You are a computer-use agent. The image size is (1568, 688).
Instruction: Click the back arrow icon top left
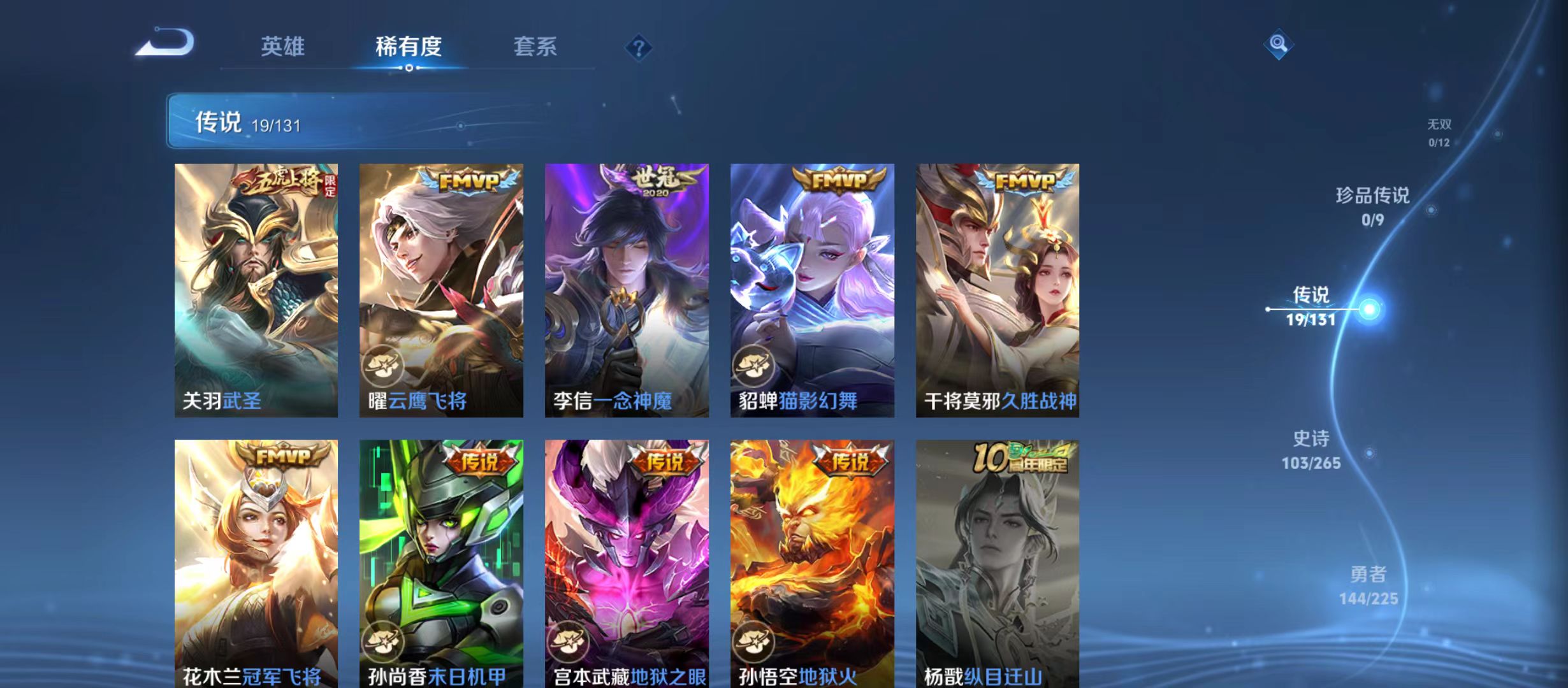(164, 43)
